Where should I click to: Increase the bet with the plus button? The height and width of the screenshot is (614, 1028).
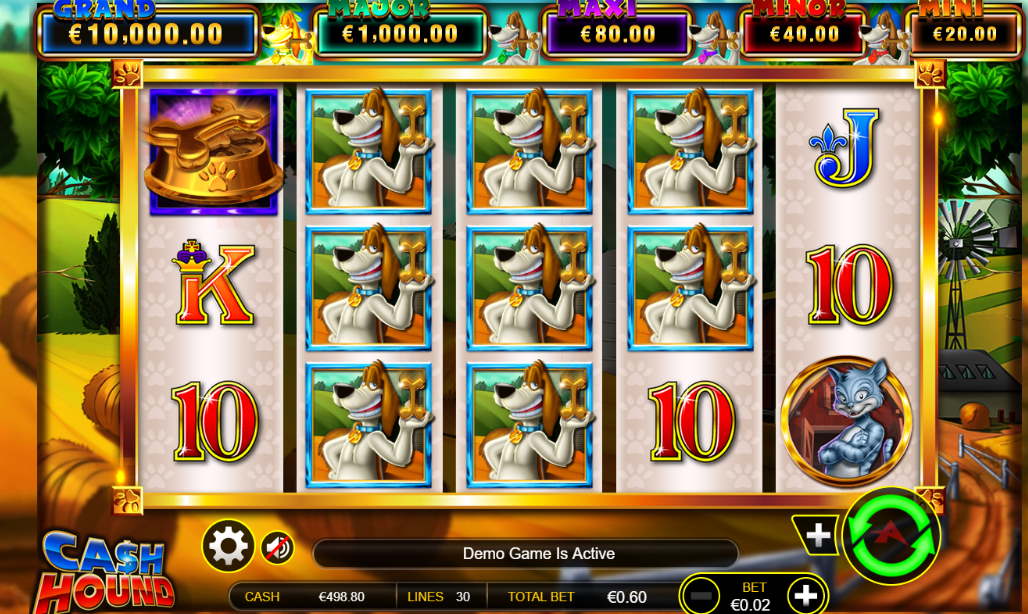[x=805, y=596]
